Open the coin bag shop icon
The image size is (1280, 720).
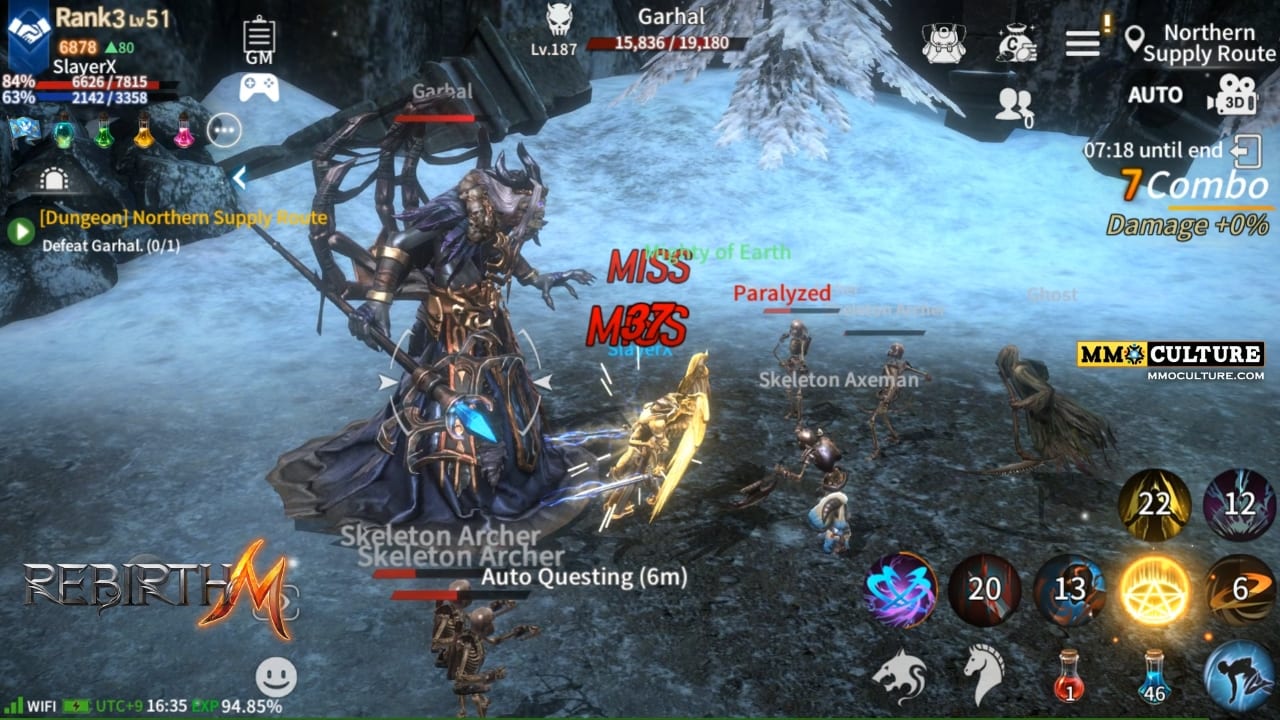(1016, 43)
